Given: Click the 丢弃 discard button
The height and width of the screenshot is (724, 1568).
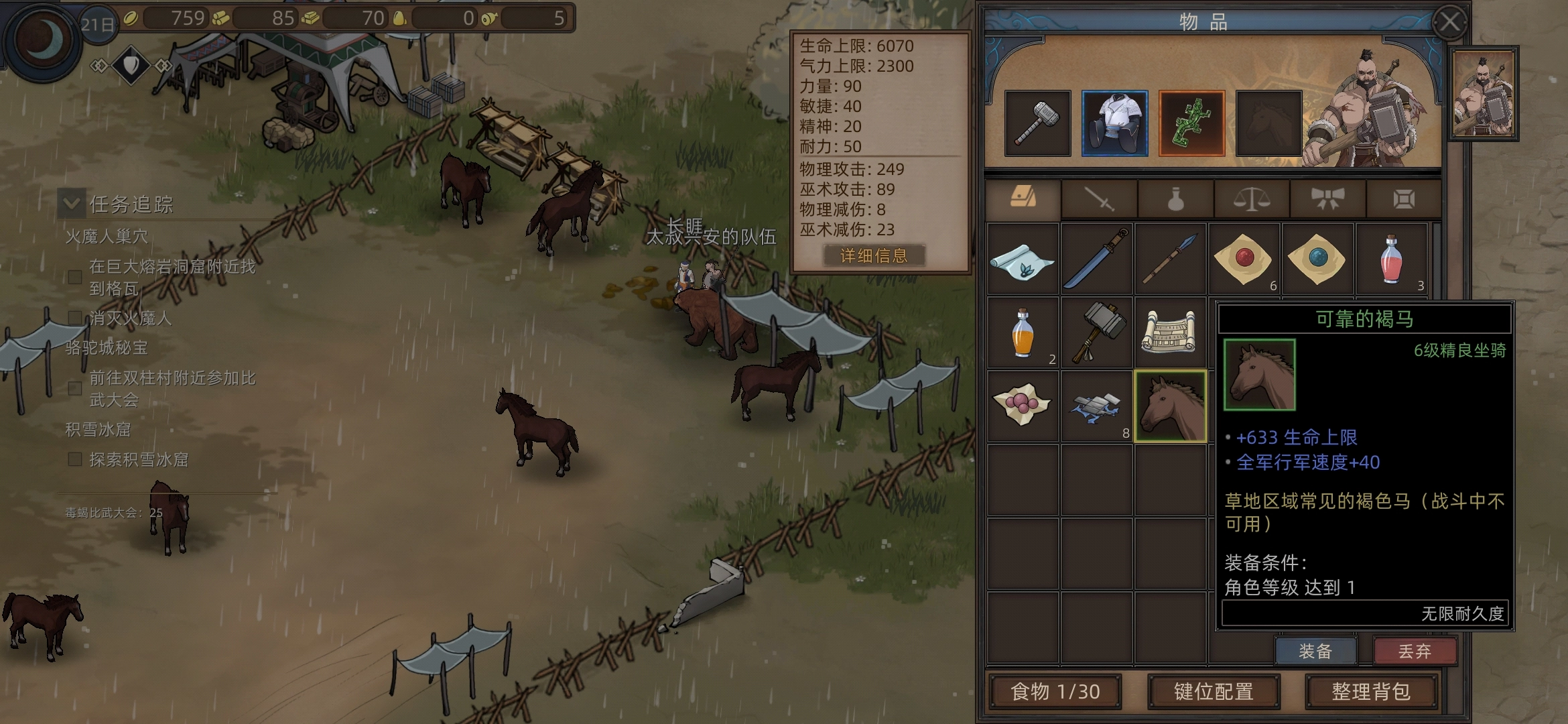Looking at the screenshot, I should [1415, 651].
